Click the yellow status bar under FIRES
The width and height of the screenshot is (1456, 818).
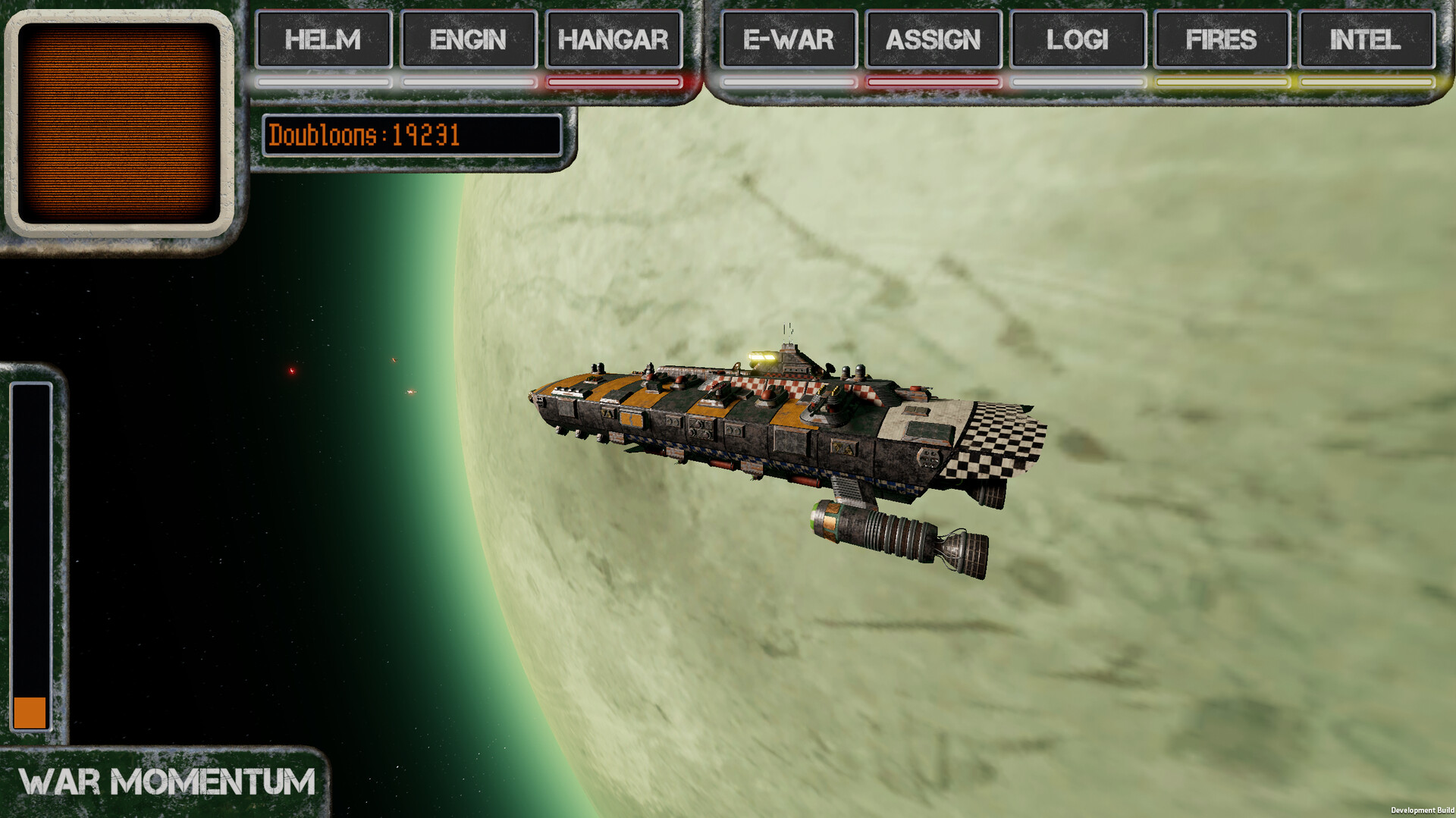[1221, 80]
